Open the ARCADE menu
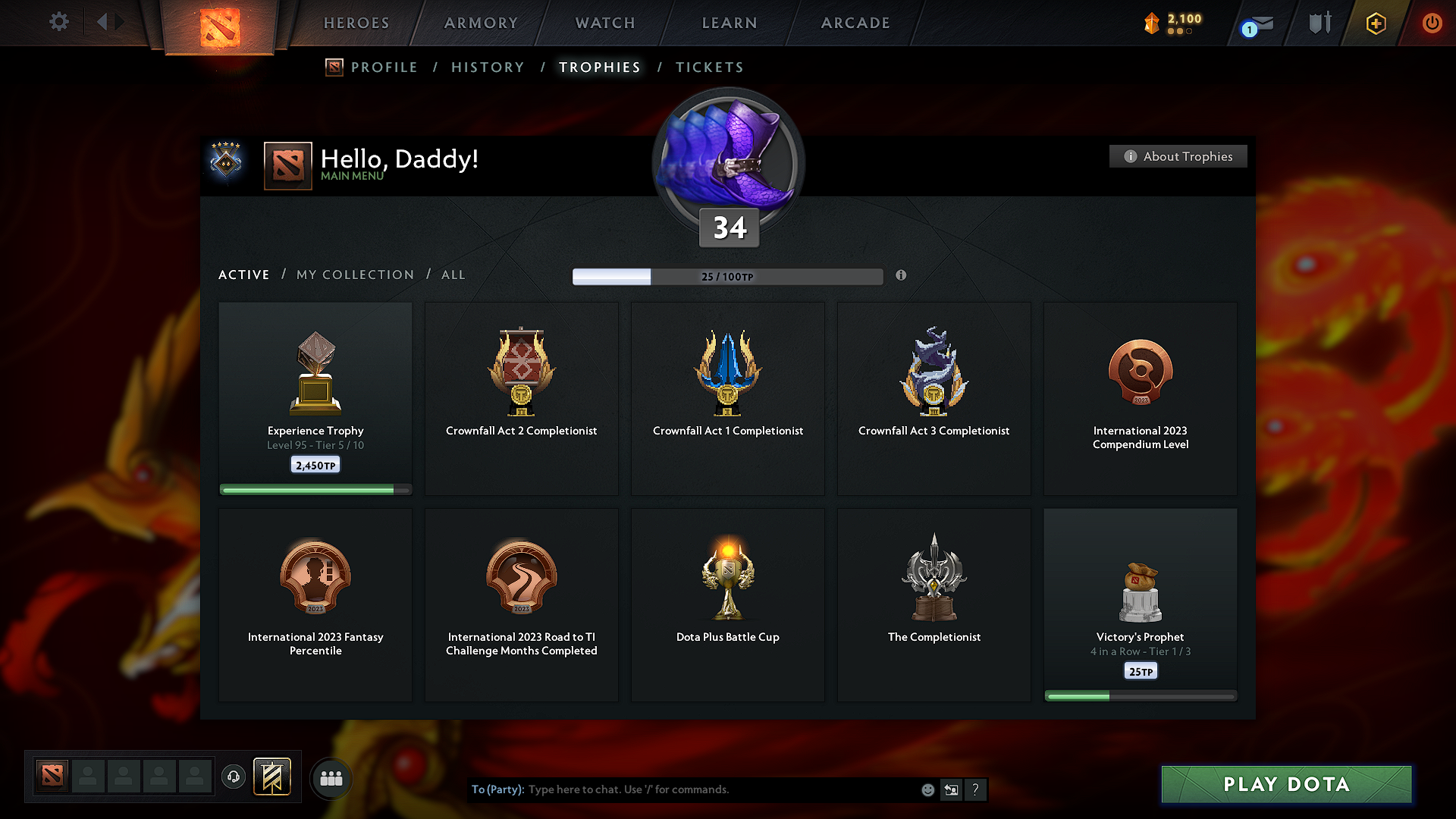1456x819 pixels. 855,23
